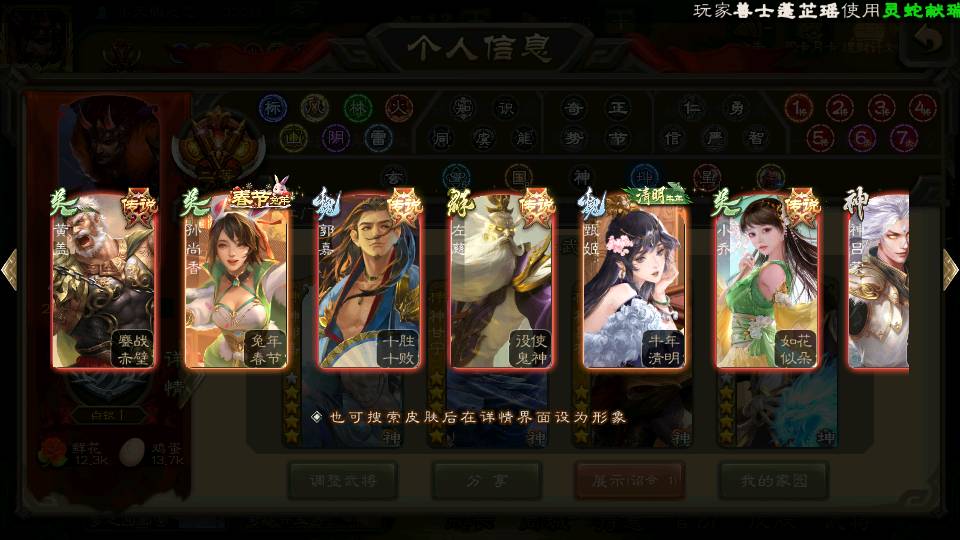Screen dimensions: 960x540
Task: Go back using the return arrow
Action: (x=930, y=40)
